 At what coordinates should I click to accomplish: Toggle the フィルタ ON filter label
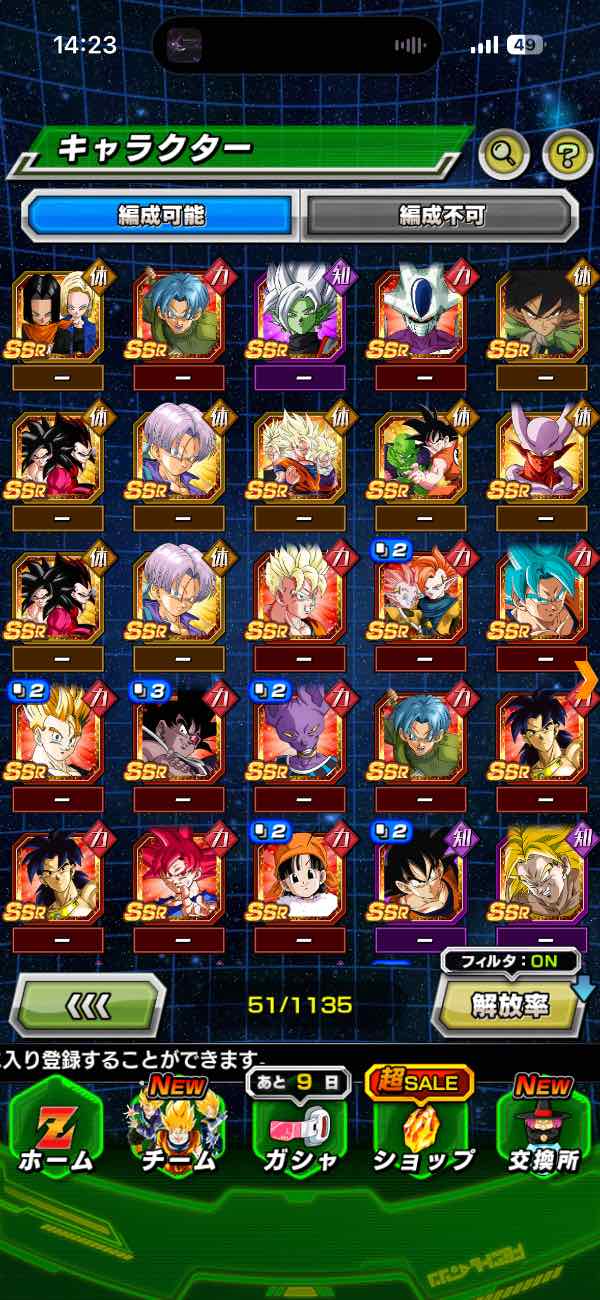(x=510, y=962)
